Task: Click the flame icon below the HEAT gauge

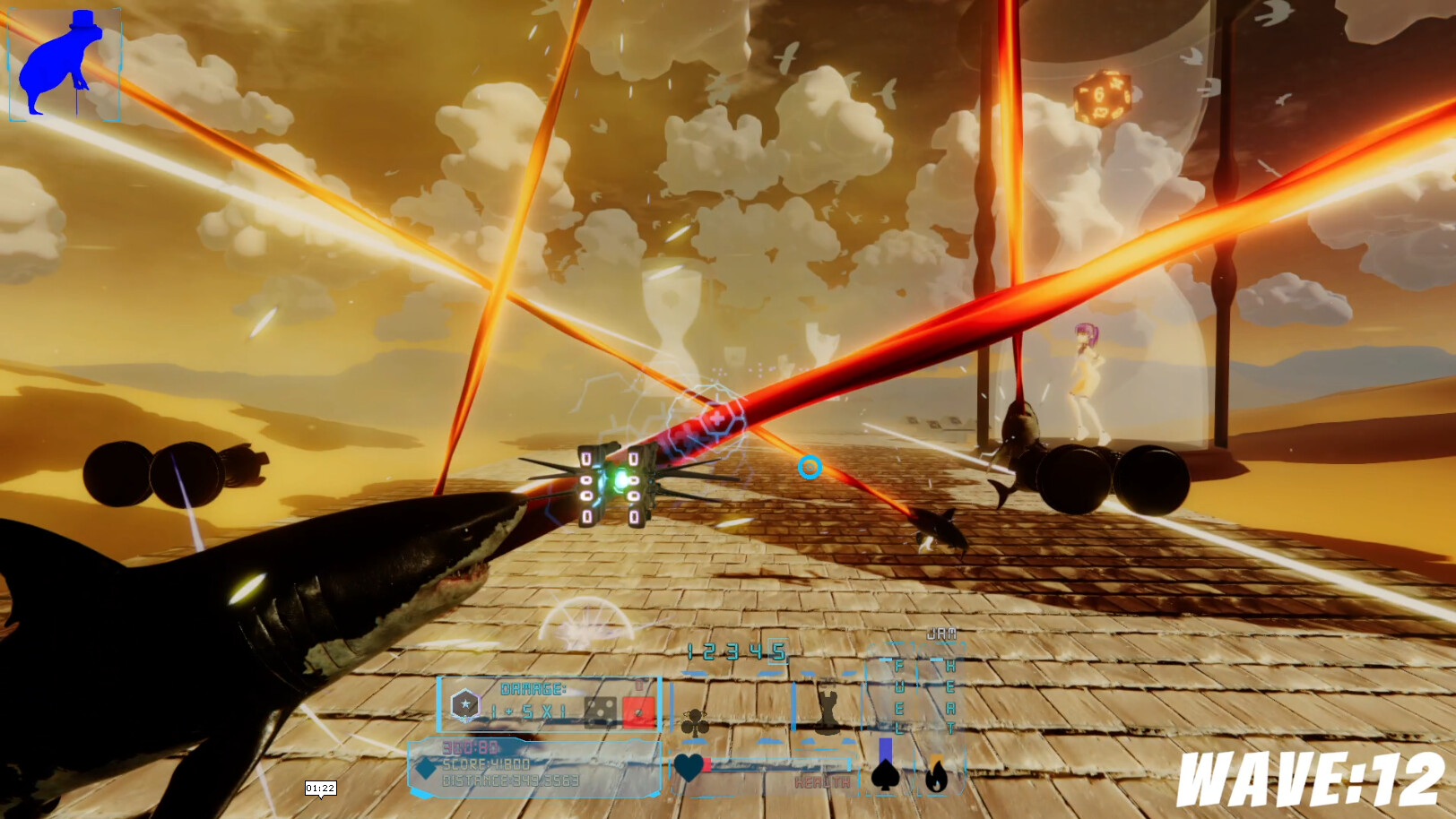Action: (935, 776)
